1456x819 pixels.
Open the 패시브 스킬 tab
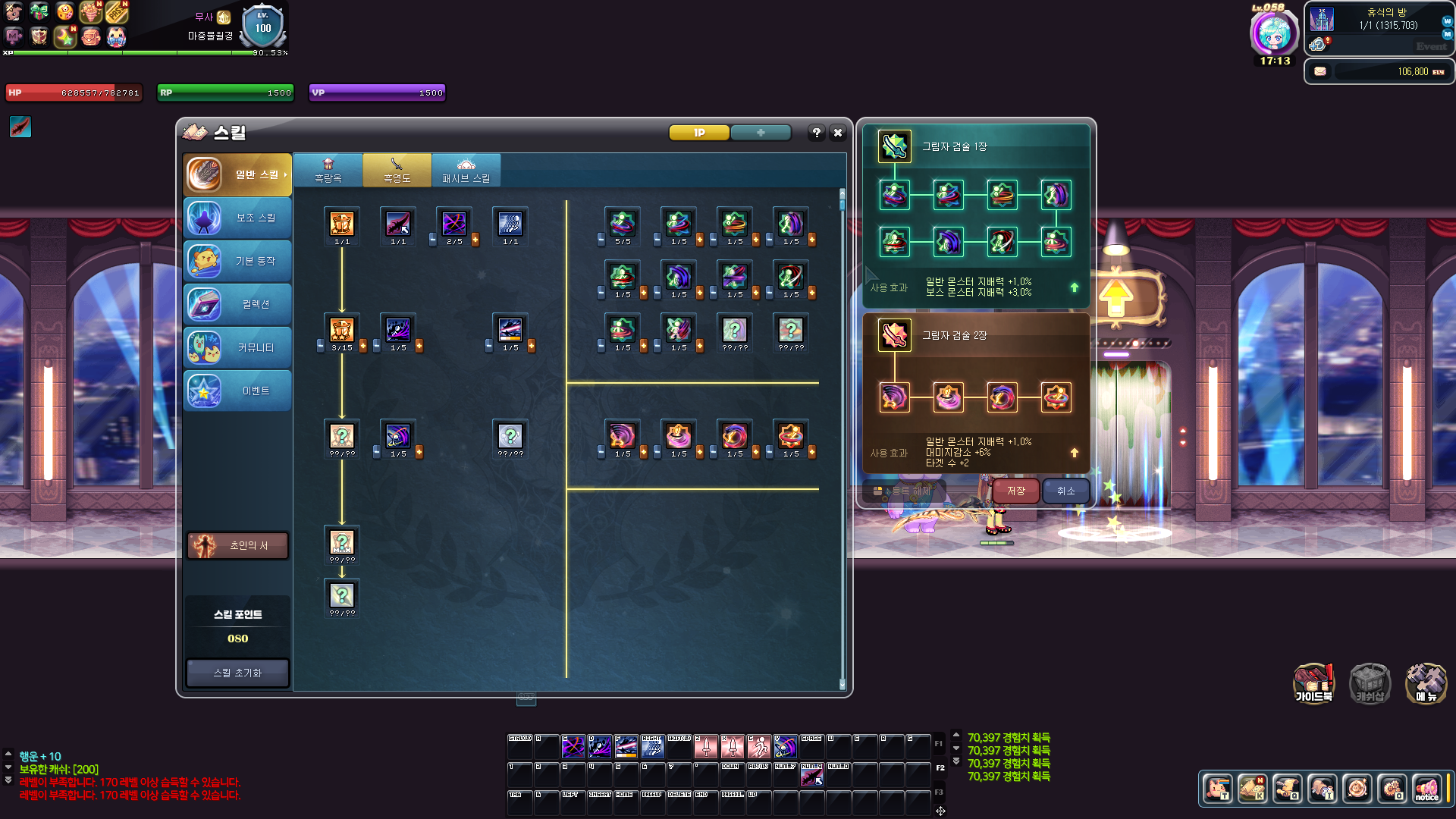click(x=466, y=171)
